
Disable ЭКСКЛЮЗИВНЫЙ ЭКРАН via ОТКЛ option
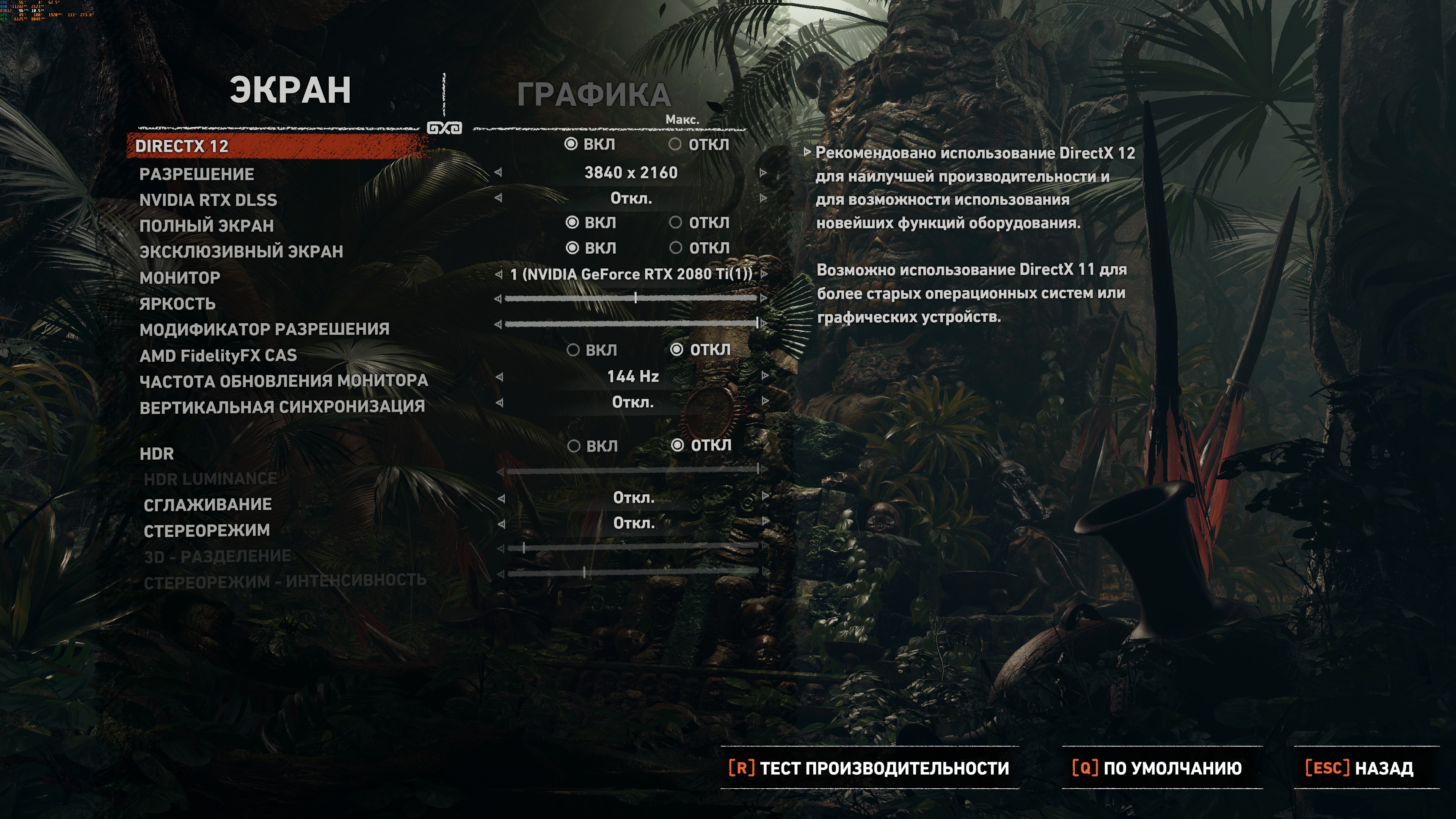675,248
